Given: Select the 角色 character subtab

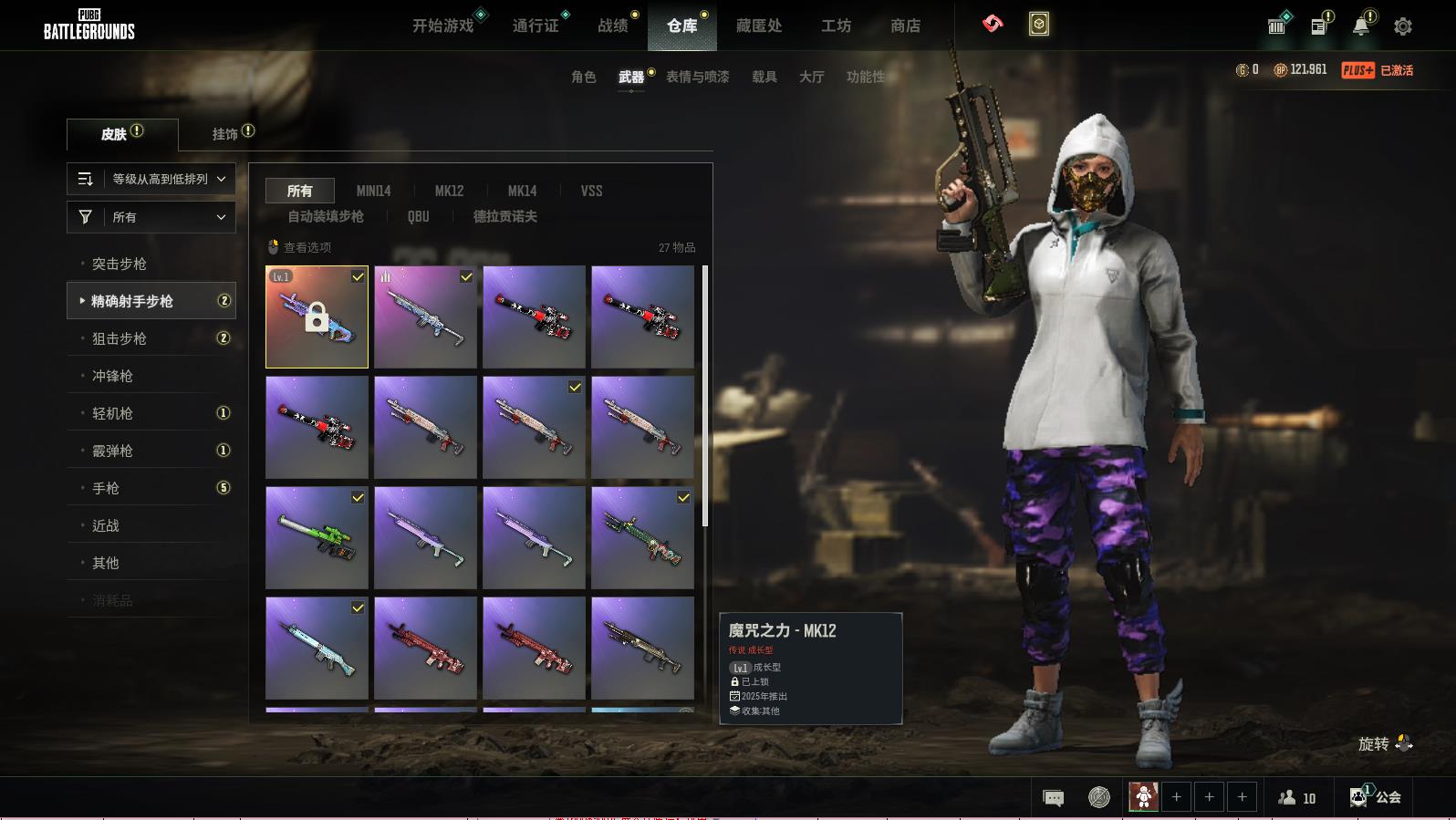Looking at the screenshot, I should pyautogui.click(x=584, y=77).
